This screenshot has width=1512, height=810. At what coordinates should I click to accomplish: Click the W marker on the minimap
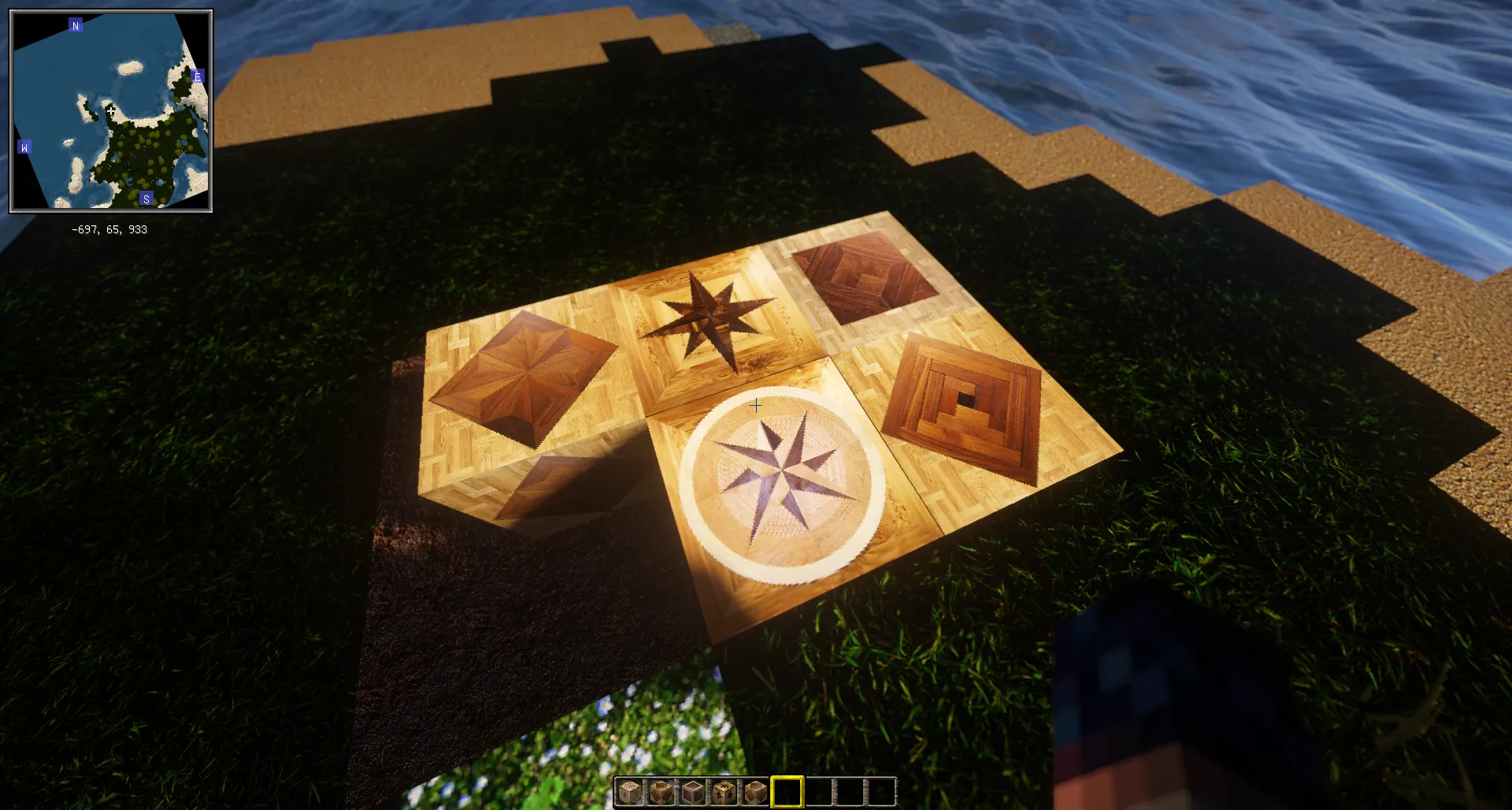[26, 146]
